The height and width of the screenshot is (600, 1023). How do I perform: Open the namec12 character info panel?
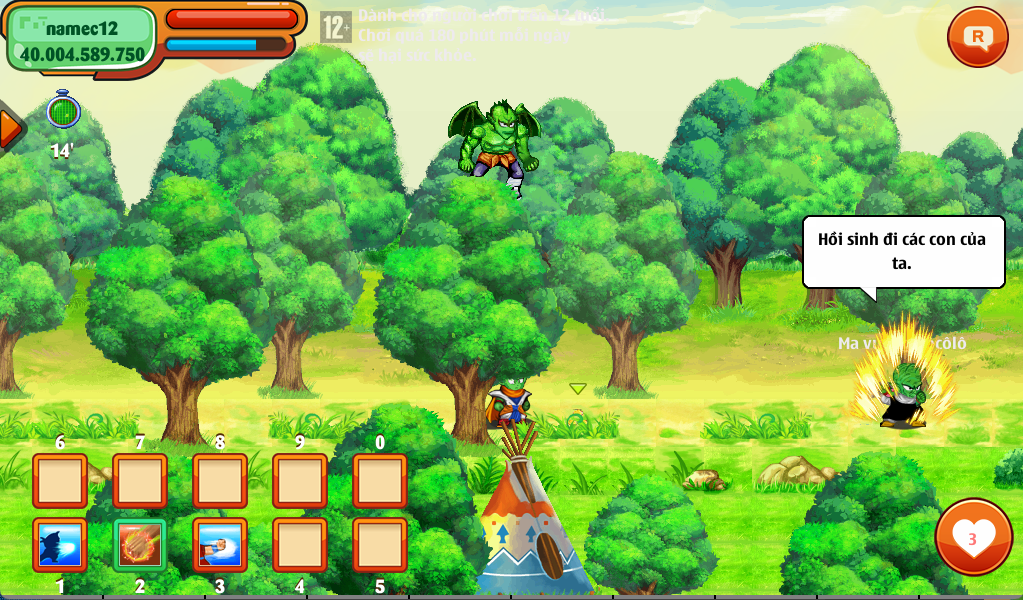[82, 40]
